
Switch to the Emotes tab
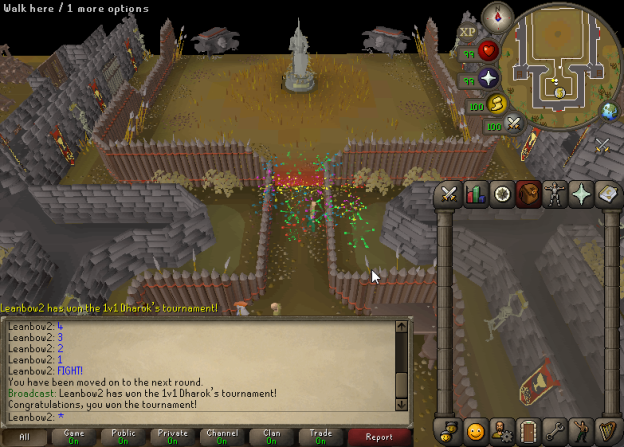click(581, 431)
